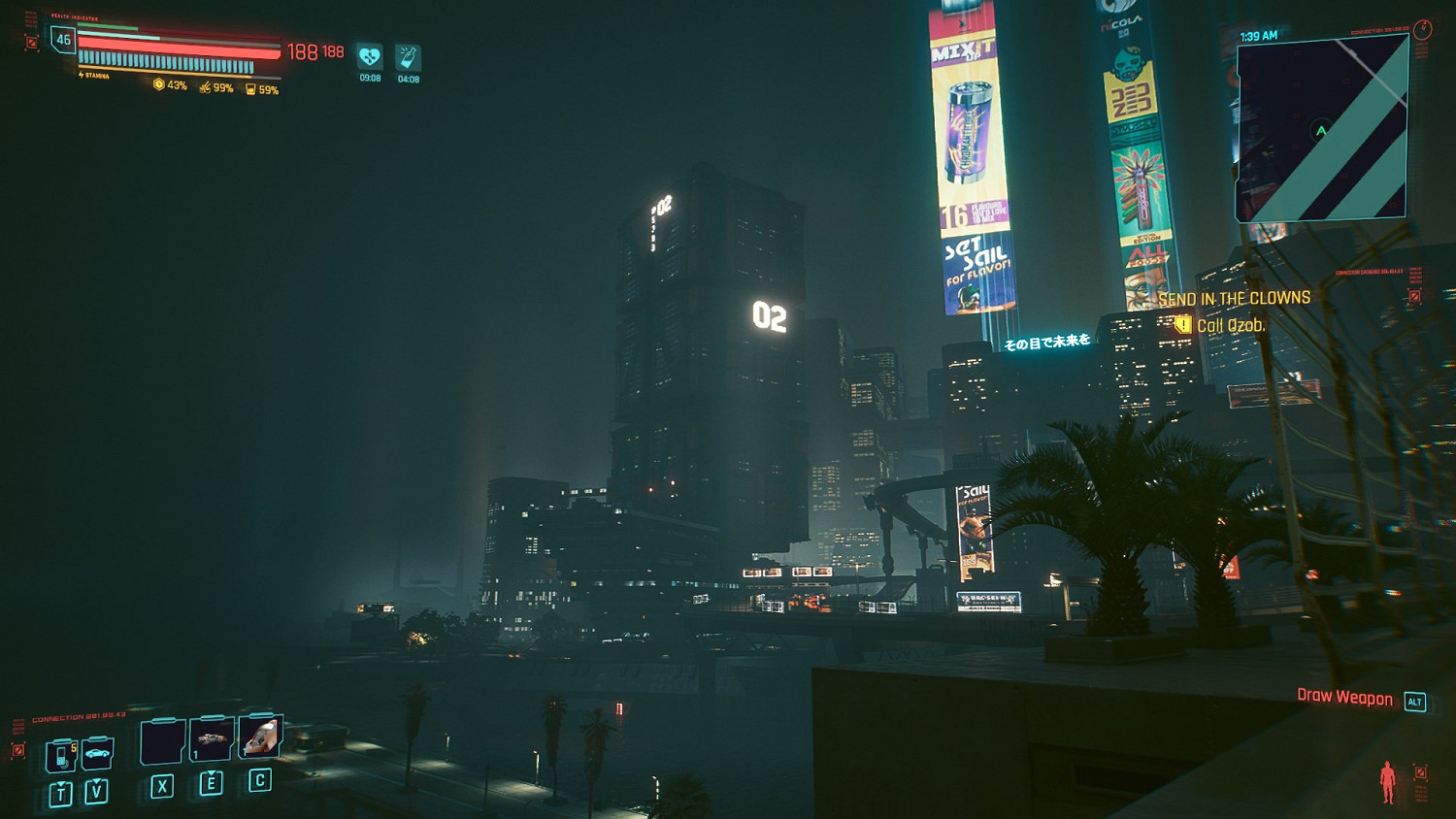Open the chevron above the V vehicle slot
Screen dimensions: 1456x819
point(97,780)
